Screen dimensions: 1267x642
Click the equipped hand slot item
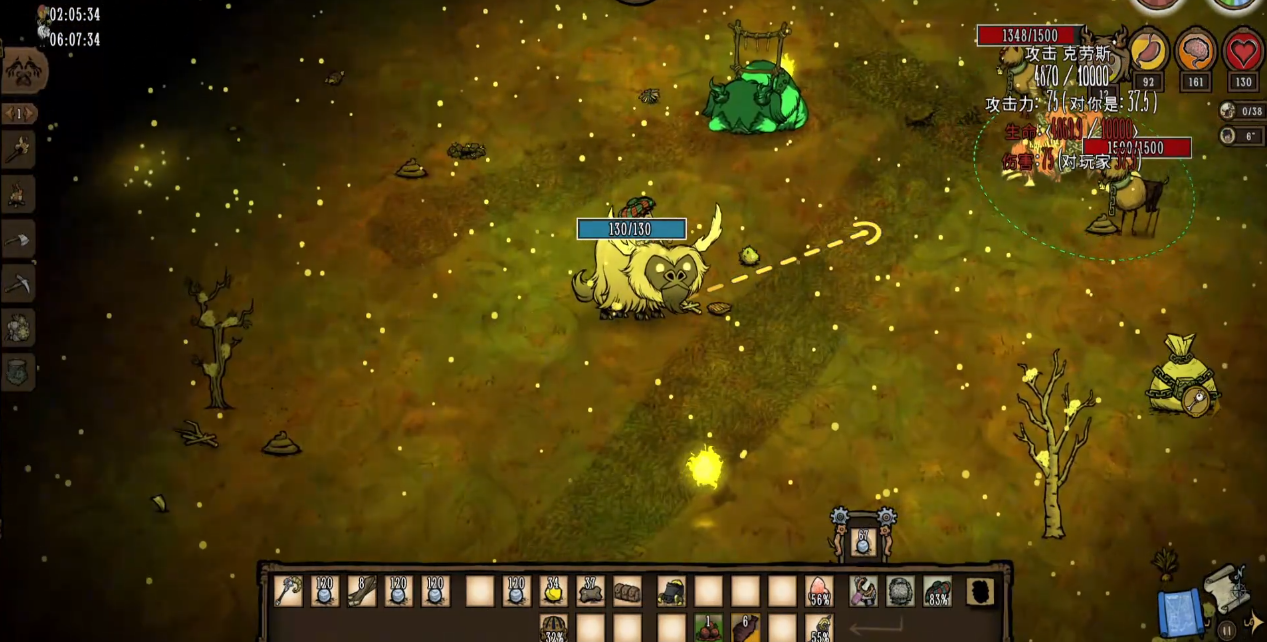[863, 590]
